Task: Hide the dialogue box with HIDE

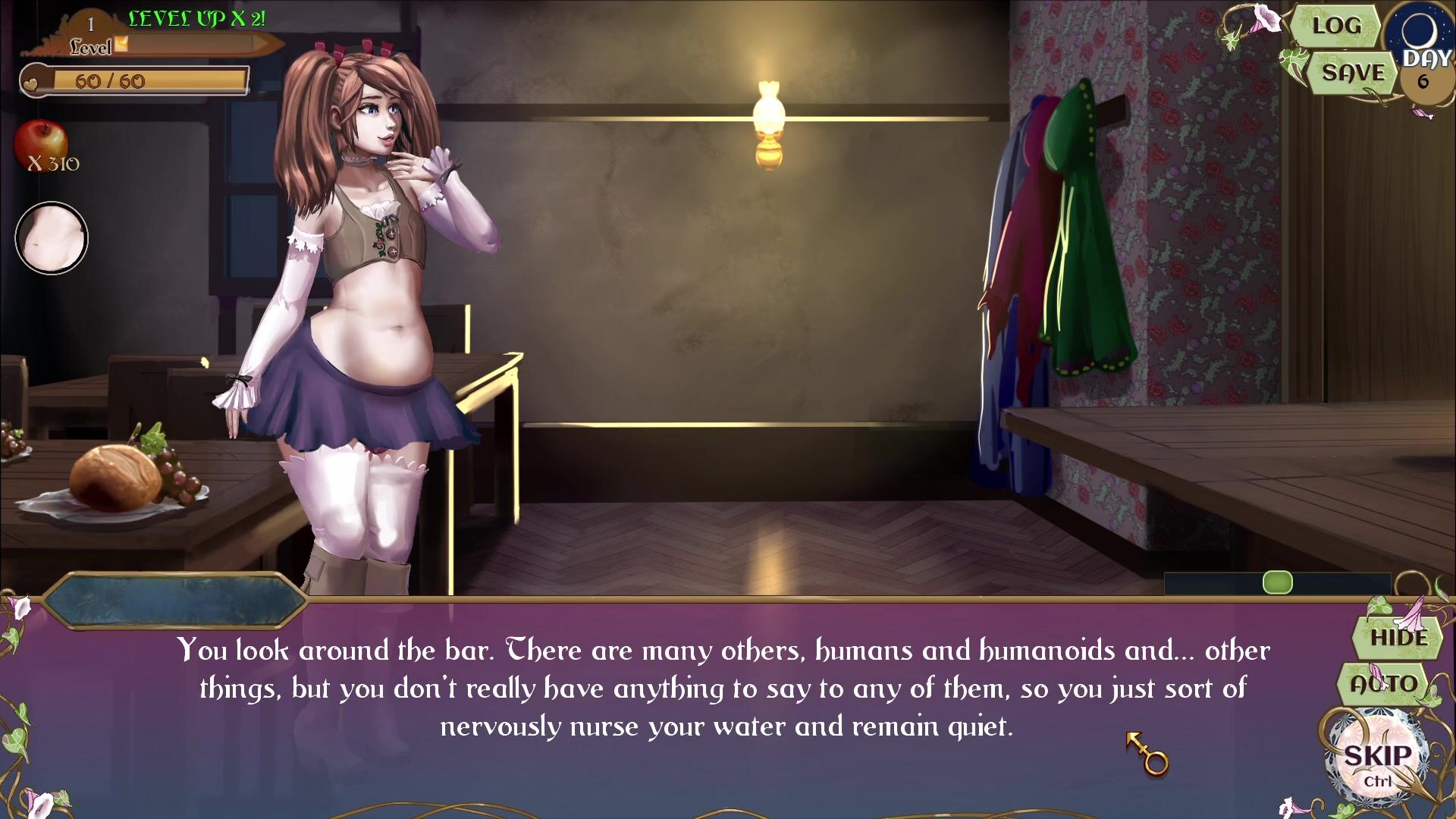Action: click(1398, 638)
